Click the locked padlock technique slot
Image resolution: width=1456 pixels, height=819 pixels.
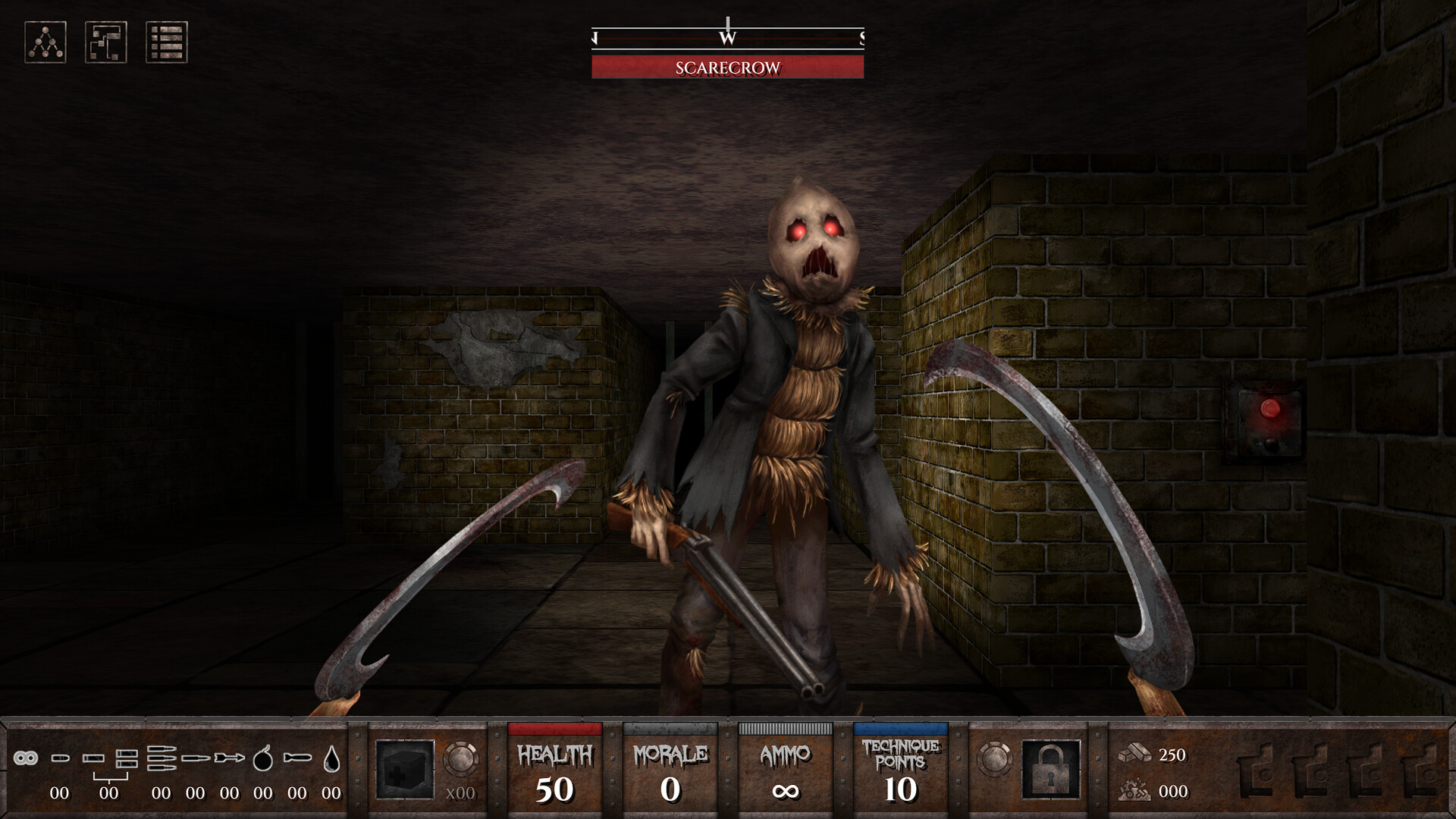click(1051, 769)
